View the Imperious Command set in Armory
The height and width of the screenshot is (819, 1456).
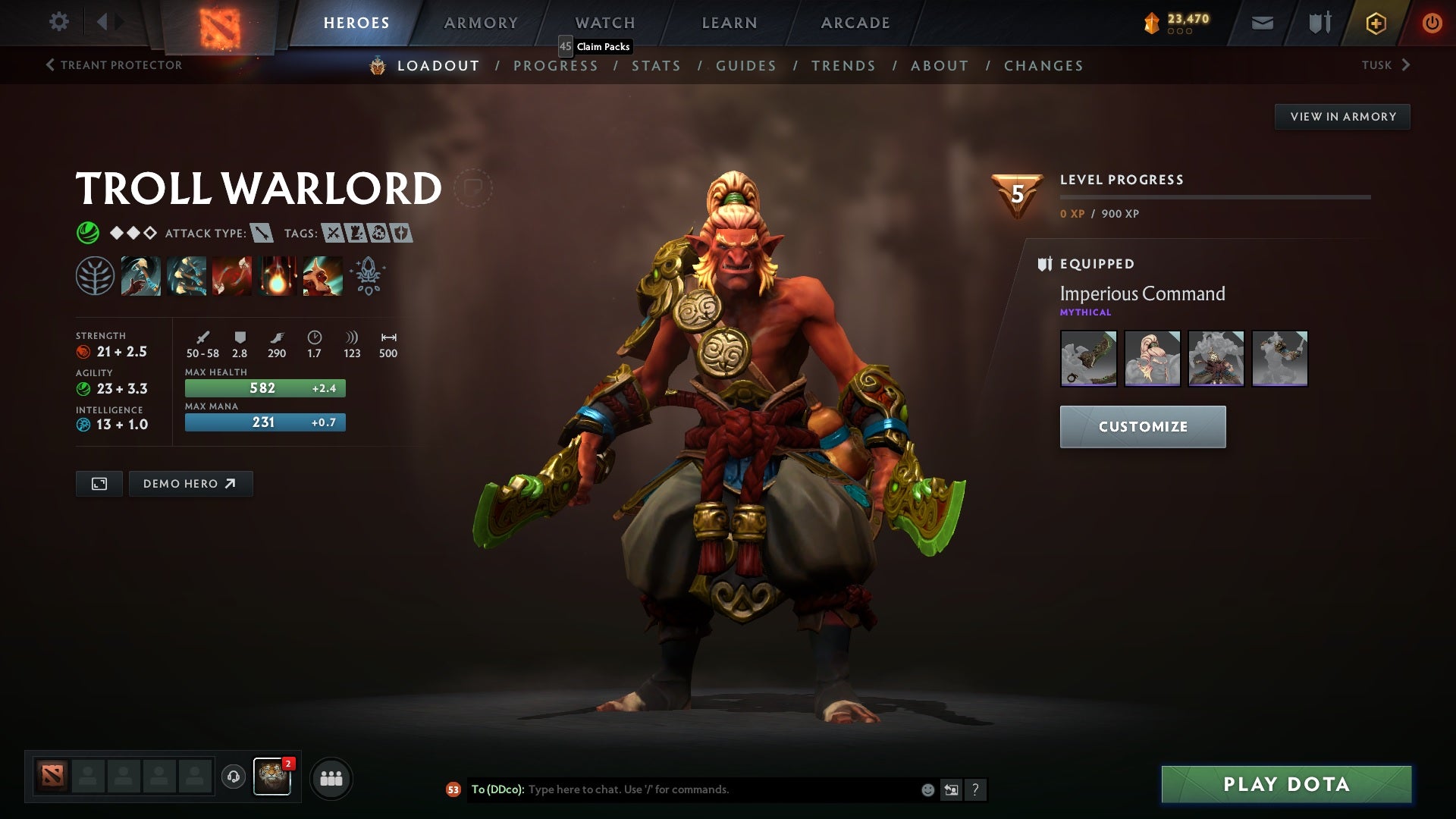pos(1342,116)
